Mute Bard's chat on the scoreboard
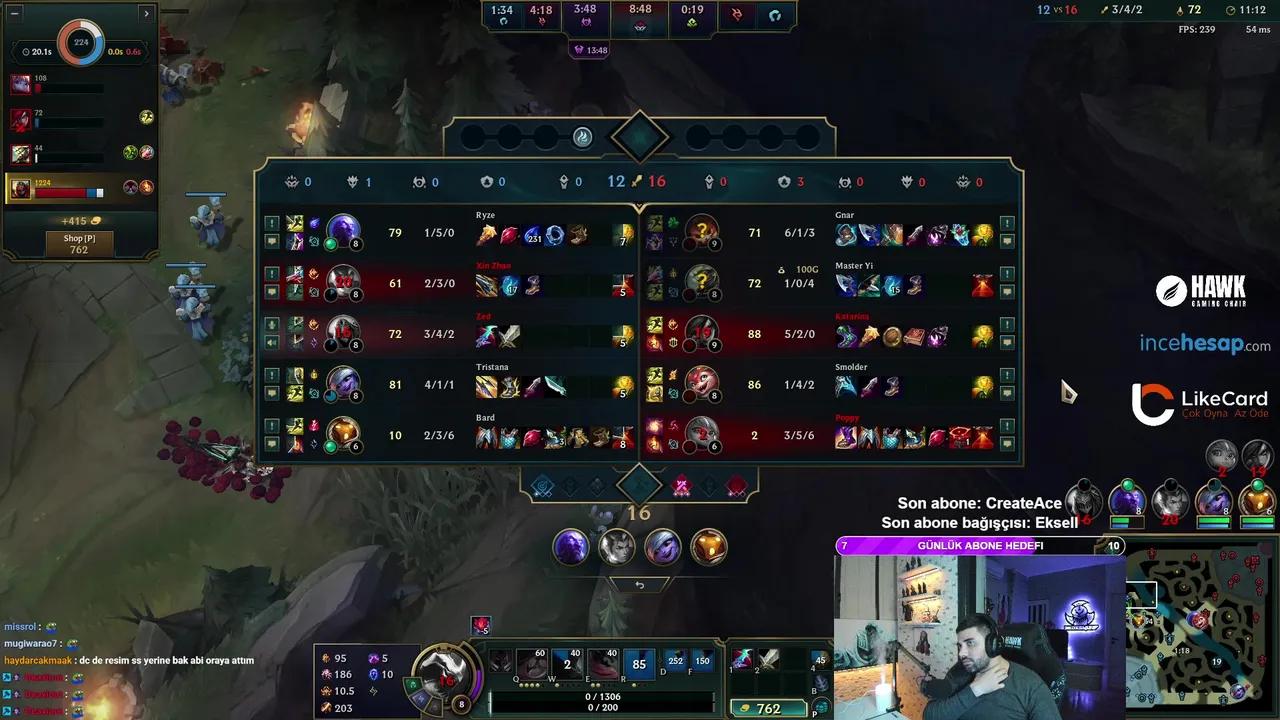The height and width of the screenshot is (720, 1280). (x=272, y=442)
